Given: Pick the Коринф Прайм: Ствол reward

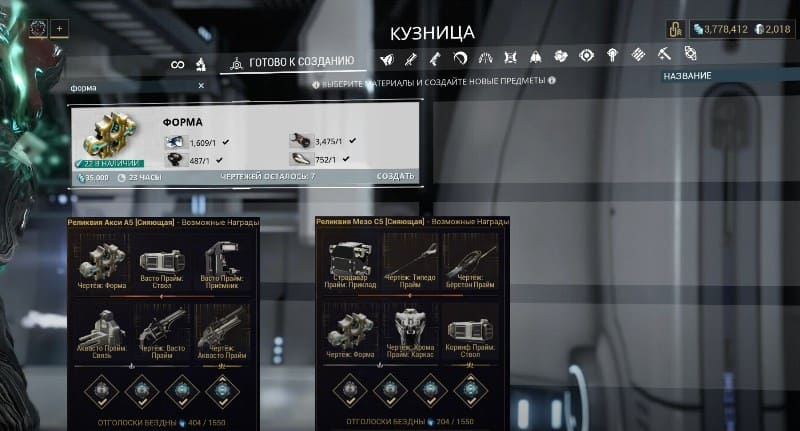Looking at the screenshot, I should pos(470,331).
